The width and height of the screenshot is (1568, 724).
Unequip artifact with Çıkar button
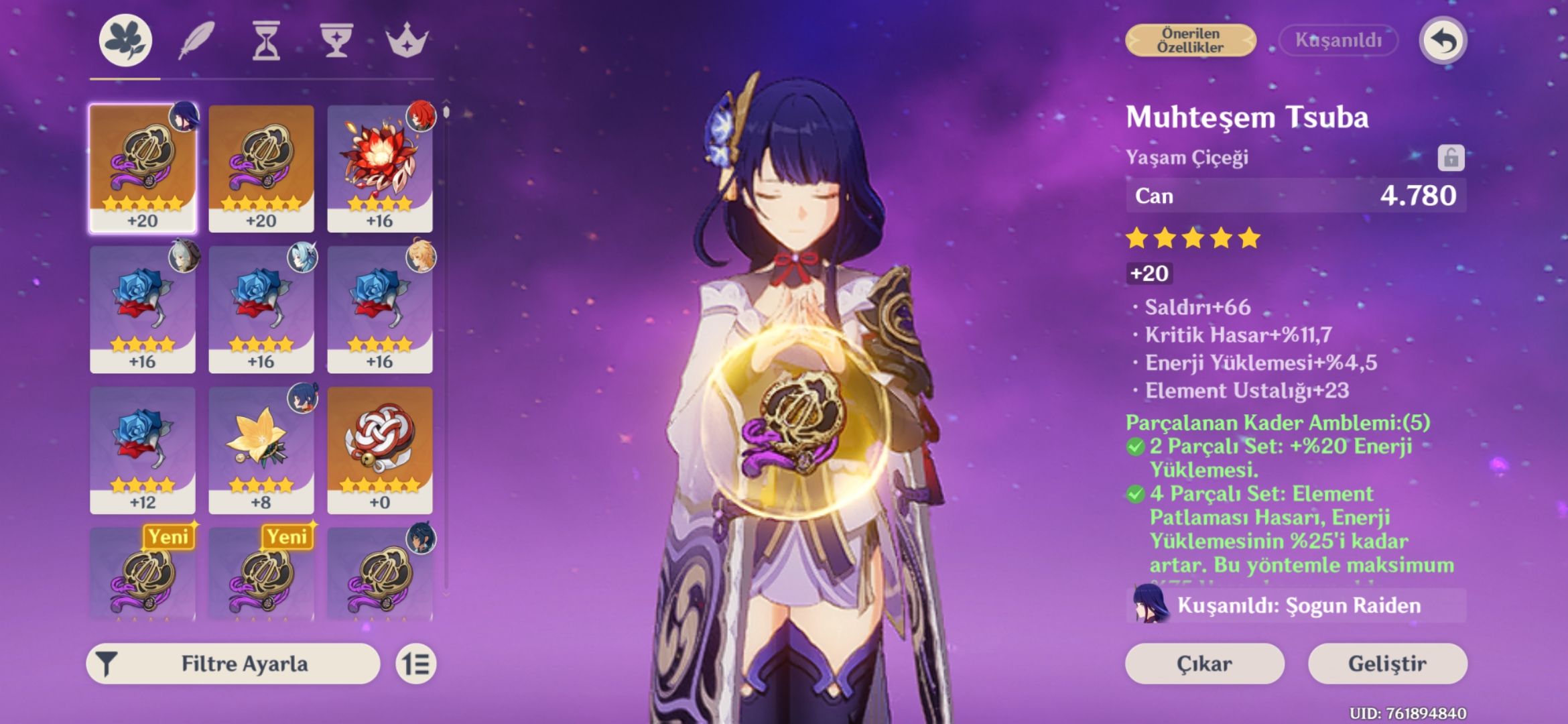[1204, 664]
